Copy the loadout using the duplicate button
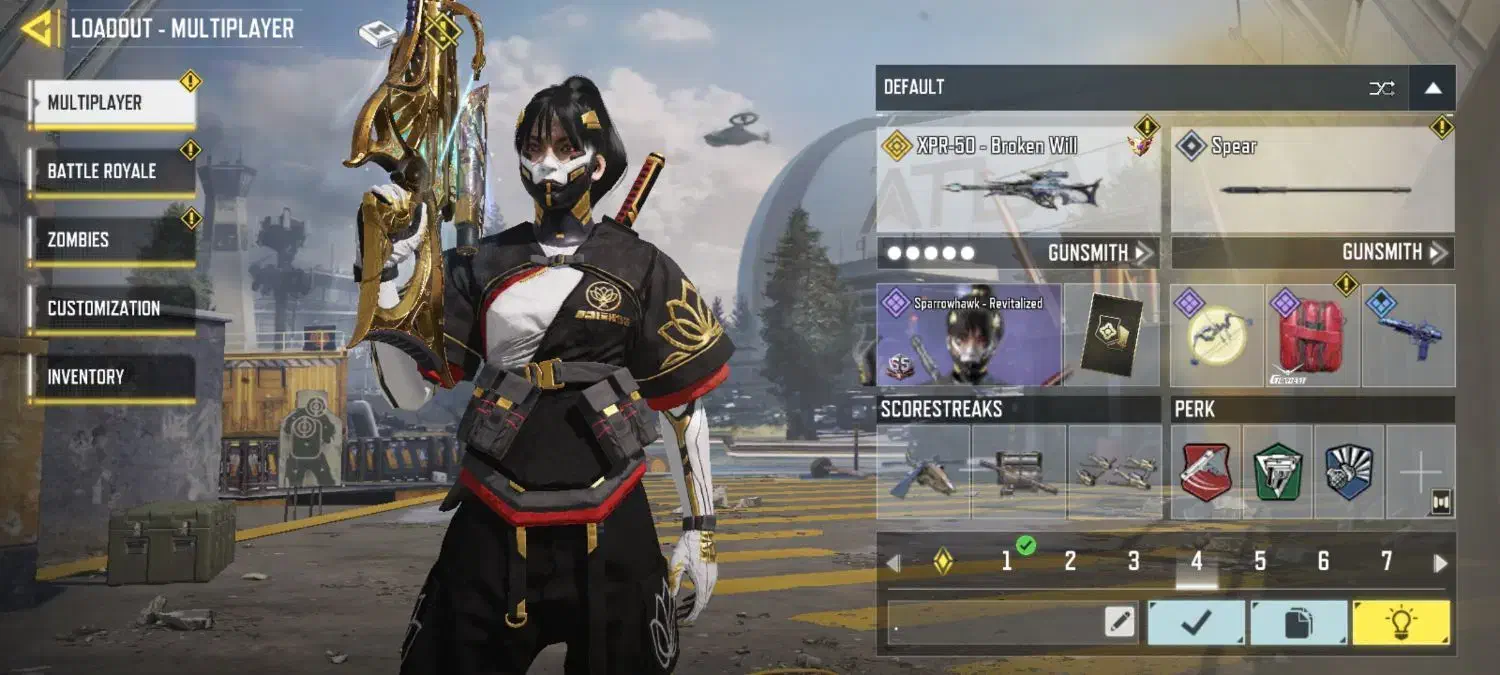This screenshot has width=1500, height=675. point(1298,623)
